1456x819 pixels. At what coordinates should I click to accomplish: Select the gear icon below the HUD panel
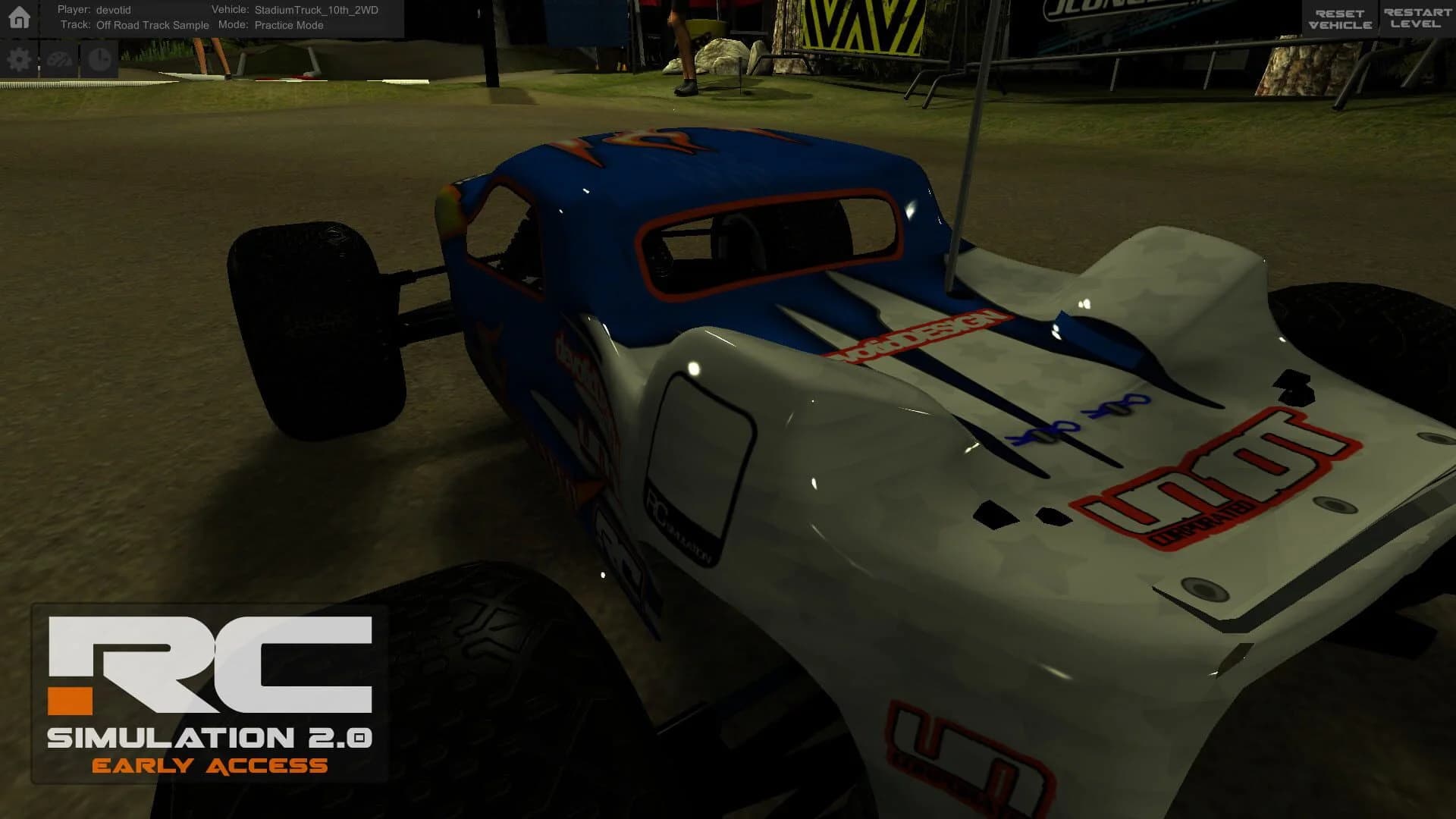point(19,58)
